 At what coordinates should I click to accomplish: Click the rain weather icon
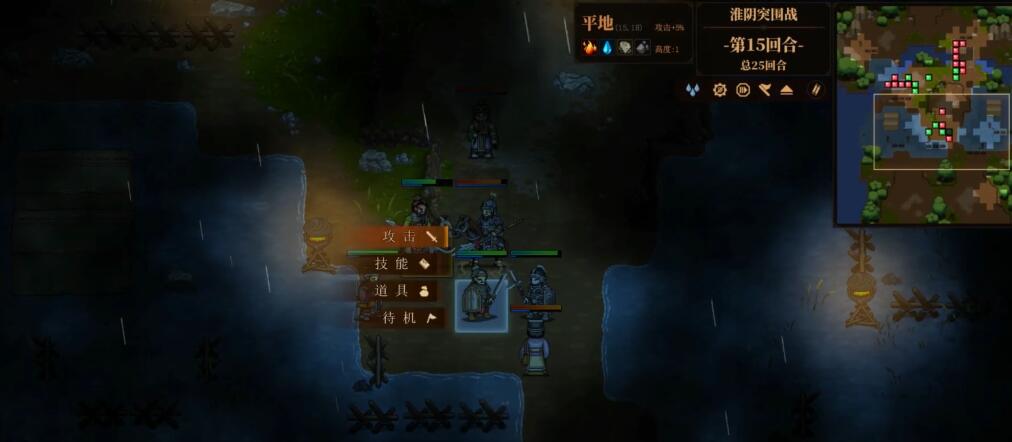pos(692,90)
